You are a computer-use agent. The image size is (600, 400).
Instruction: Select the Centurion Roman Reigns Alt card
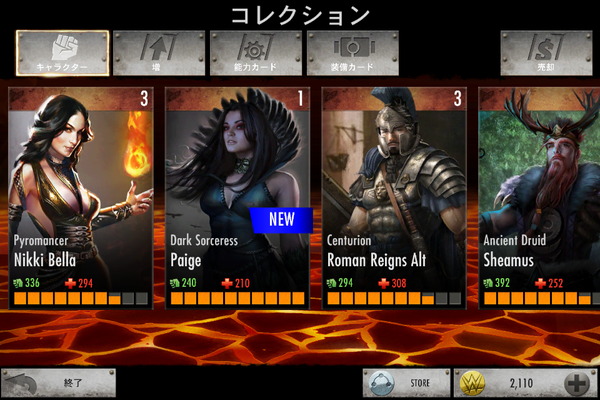394,197
